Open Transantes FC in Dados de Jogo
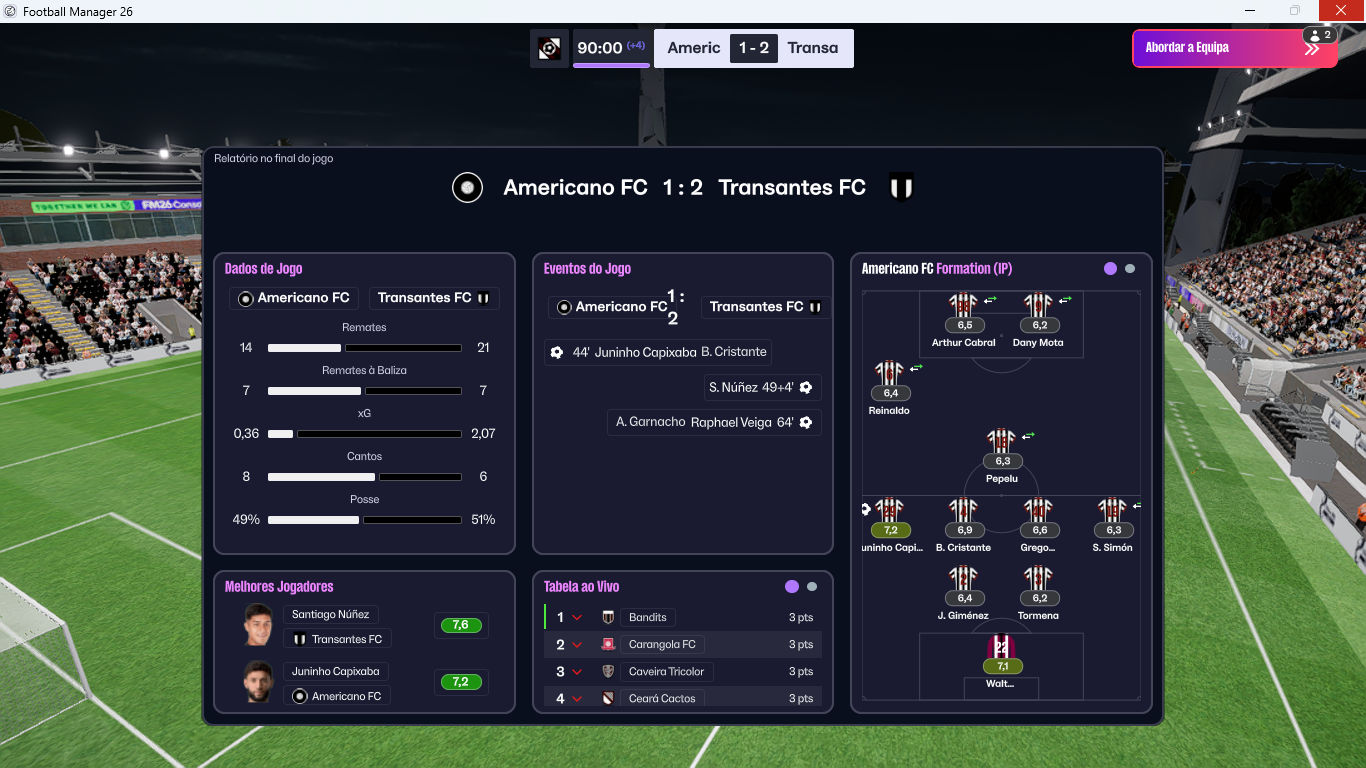This screenshot has height=768, width=1366. (434, 298)
